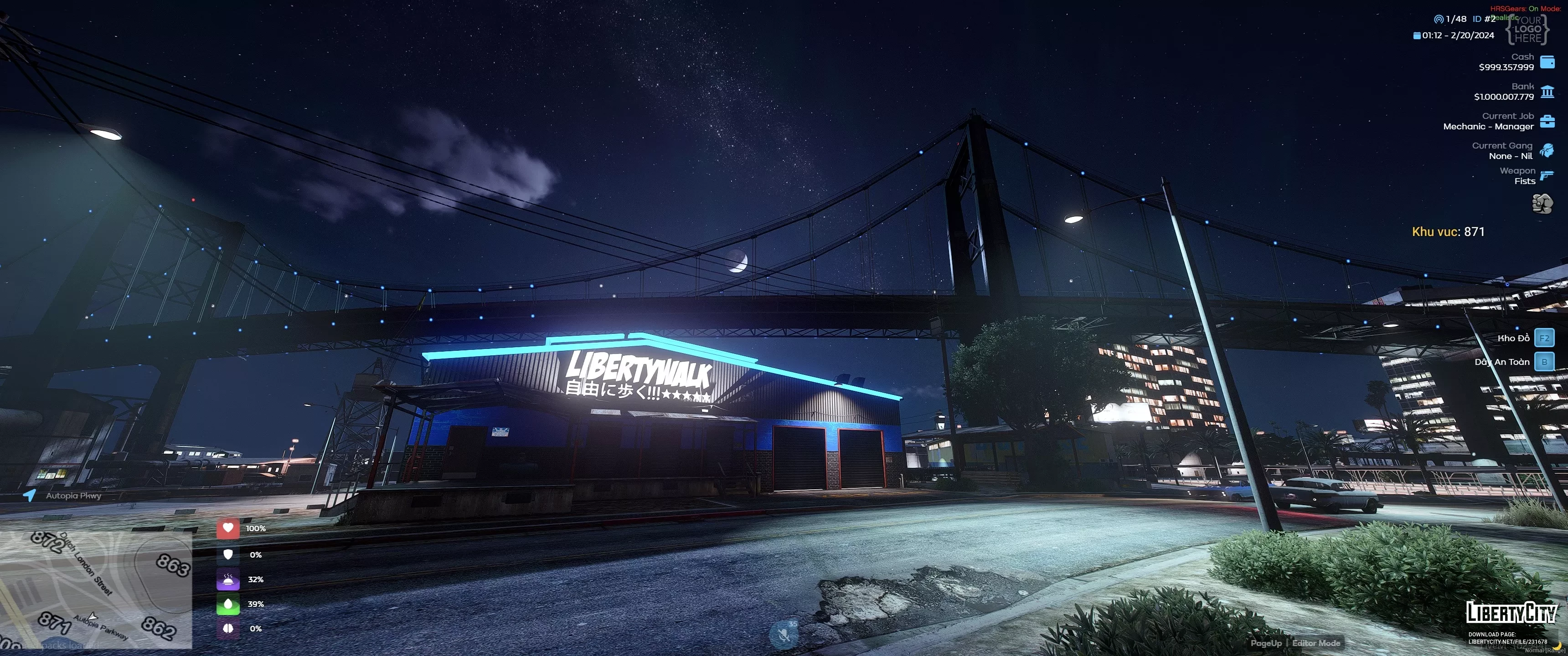The width and height of the screenshot is (1568, 656).
Task: Click the fist weapon image
Action: [x=1542, y=203]
